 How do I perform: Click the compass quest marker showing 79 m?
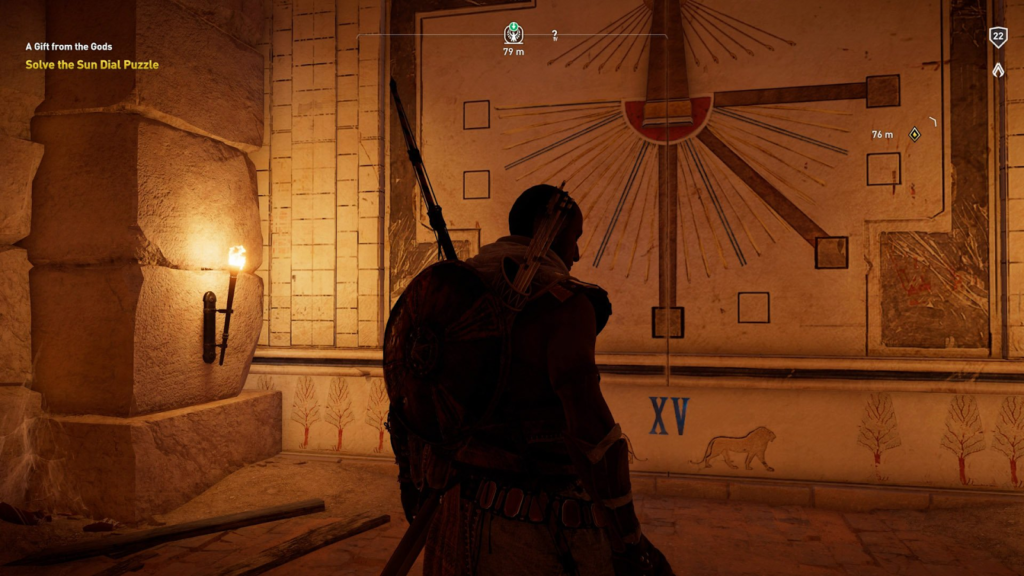point(513,34)
